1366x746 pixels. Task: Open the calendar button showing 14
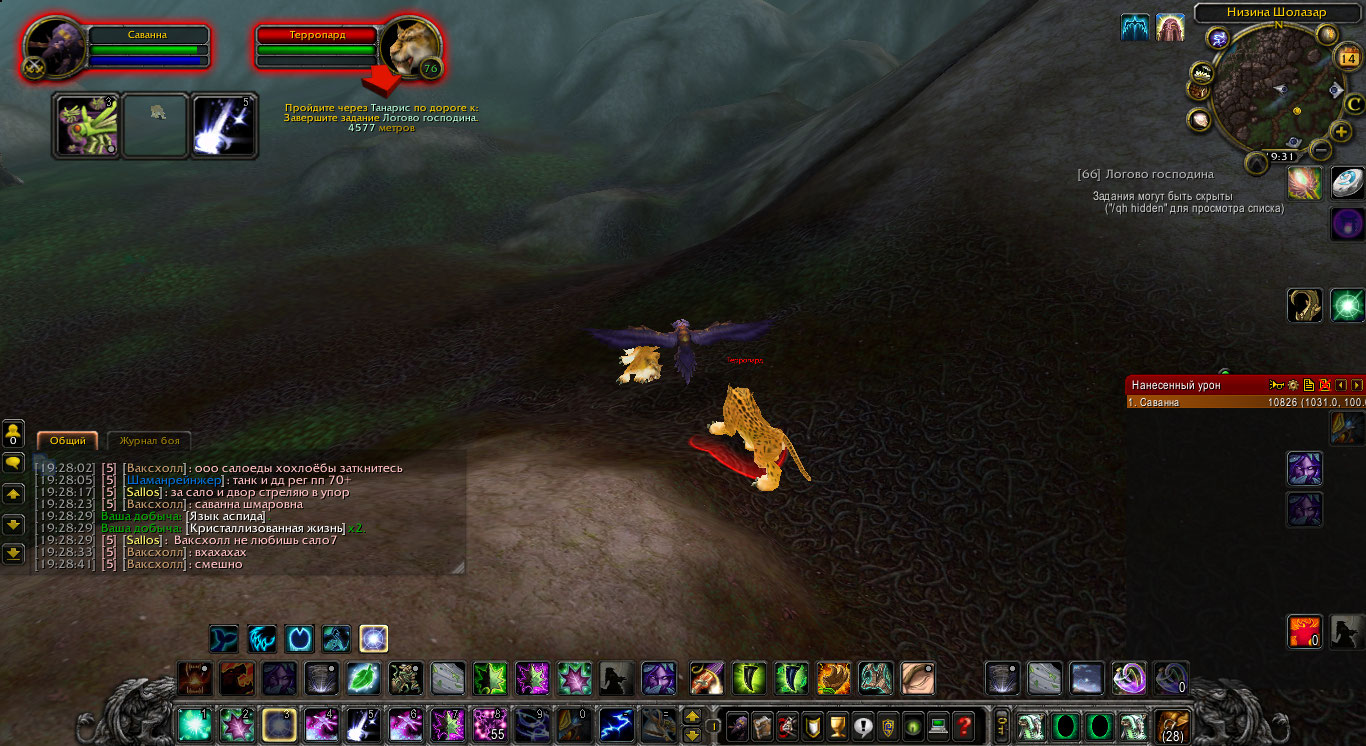click(x=1345, y=58)
